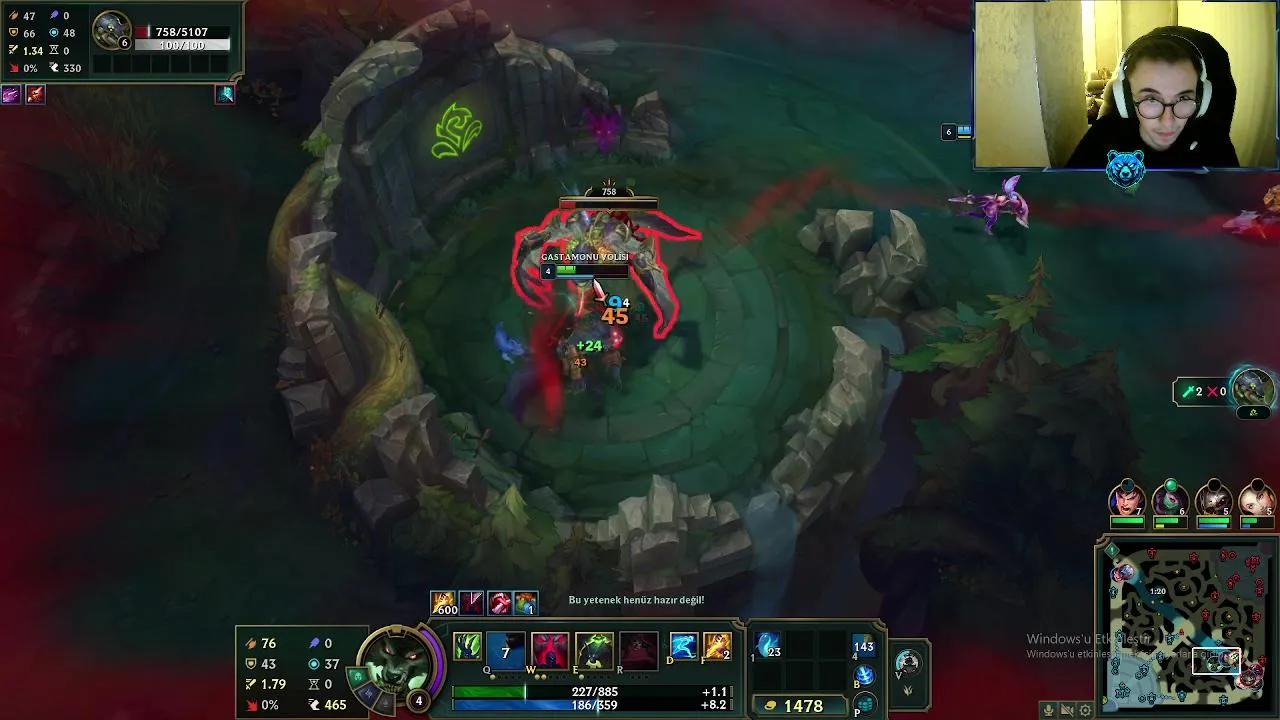Activate the trinket ward in slot 4
This screenshot has height=720, width=1280.
pos(863,645)
